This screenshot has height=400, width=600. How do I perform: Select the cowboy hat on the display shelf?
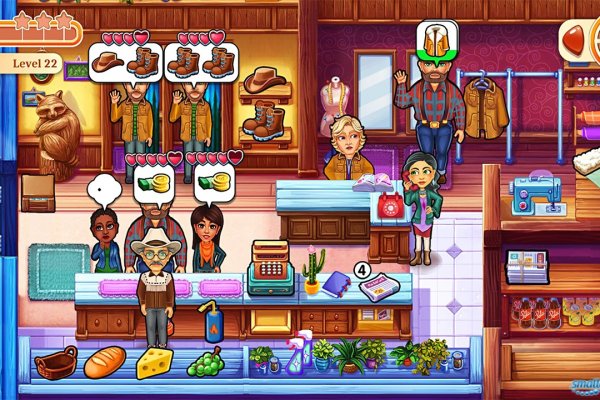point(264,79)
